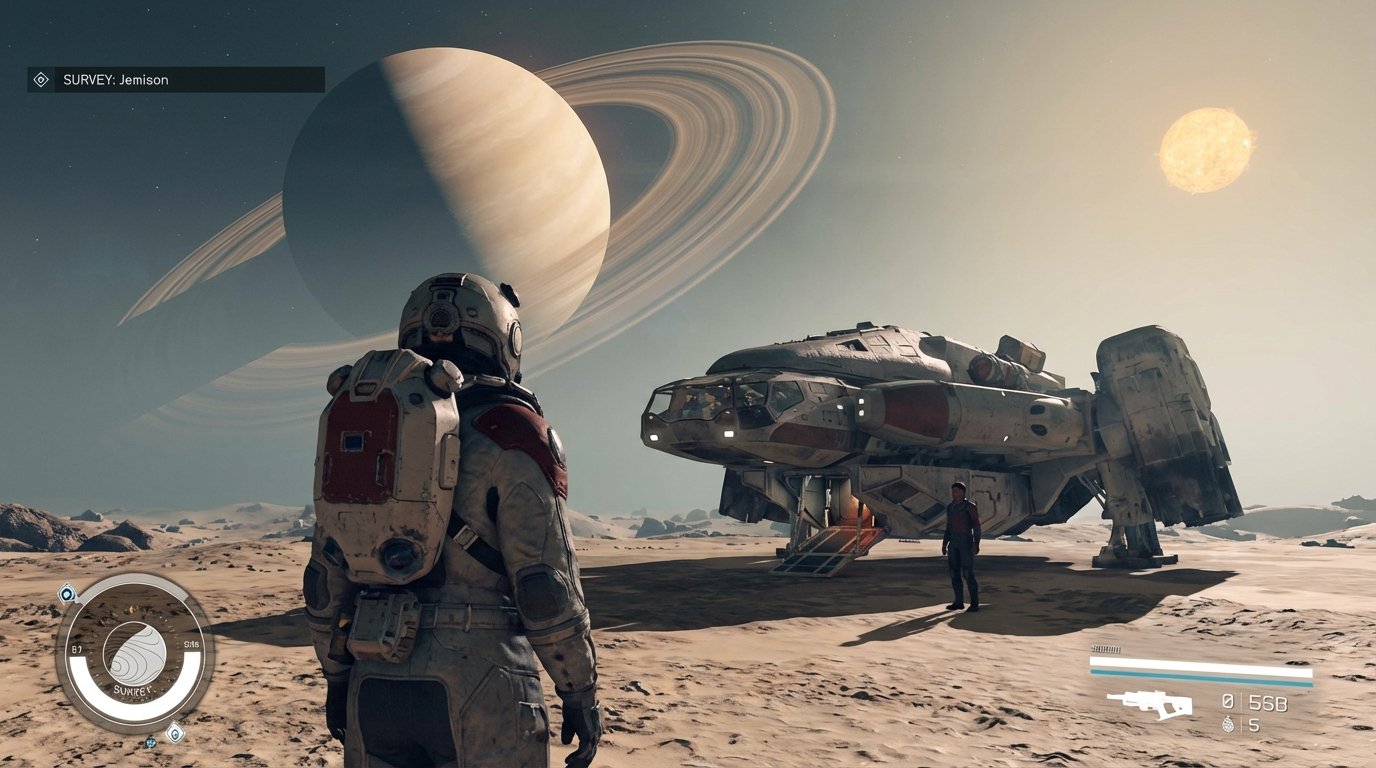Viewport: 1376px width, 768px height.
Task: Select the planet icon inside the scanner circle
Action: pyautogui.click(x=135, y=651)
